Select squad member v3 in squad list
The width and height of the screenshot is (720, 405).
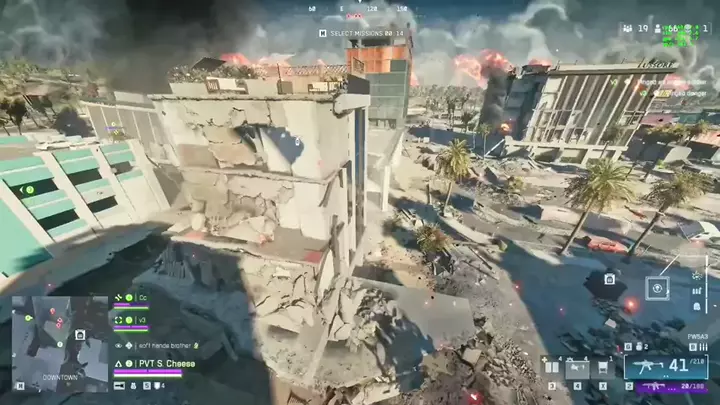tap(142, 320)
